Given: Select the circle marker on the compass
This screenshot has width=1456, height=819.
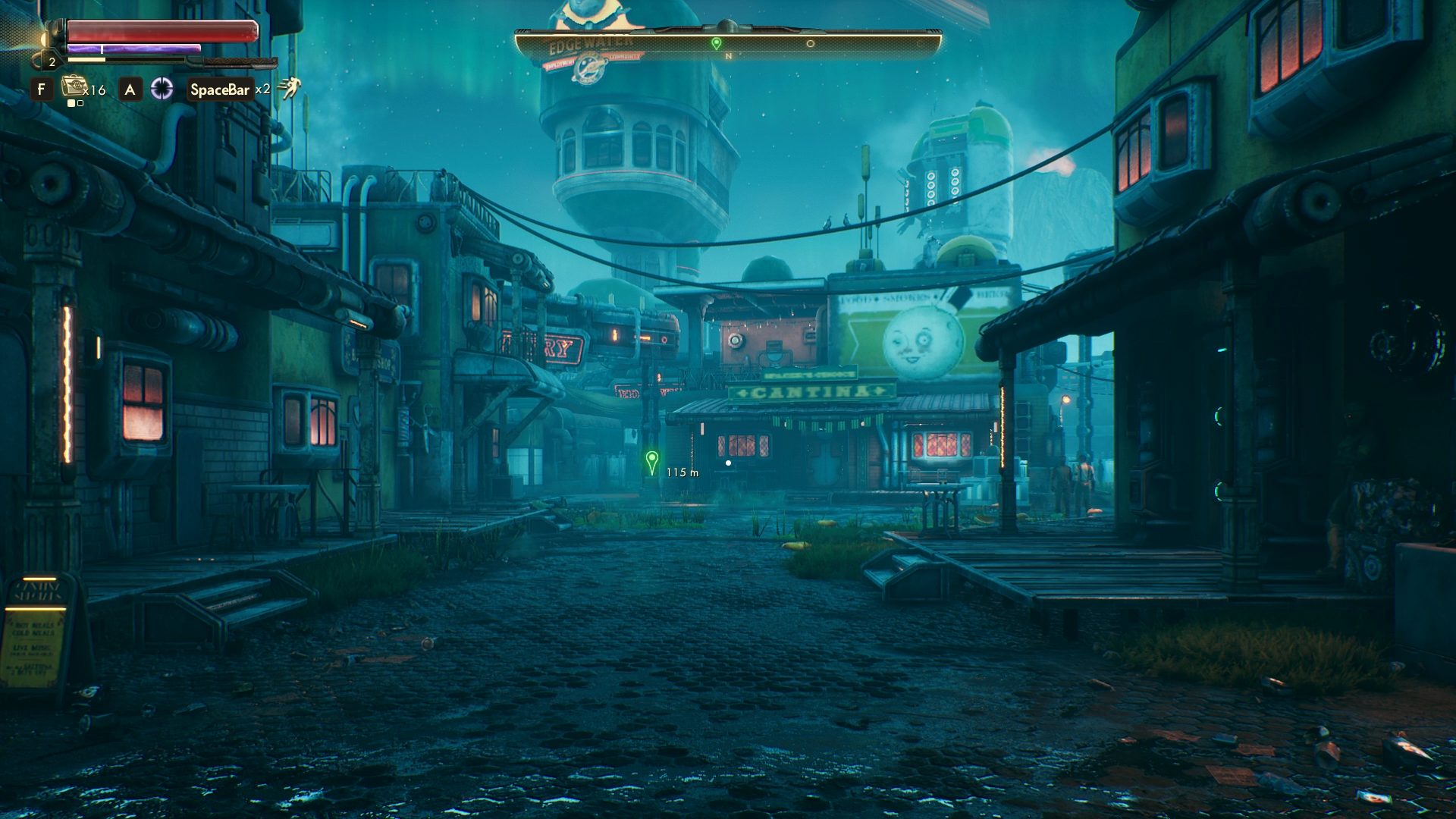Looking at the screenshot, I should point(810,44).
